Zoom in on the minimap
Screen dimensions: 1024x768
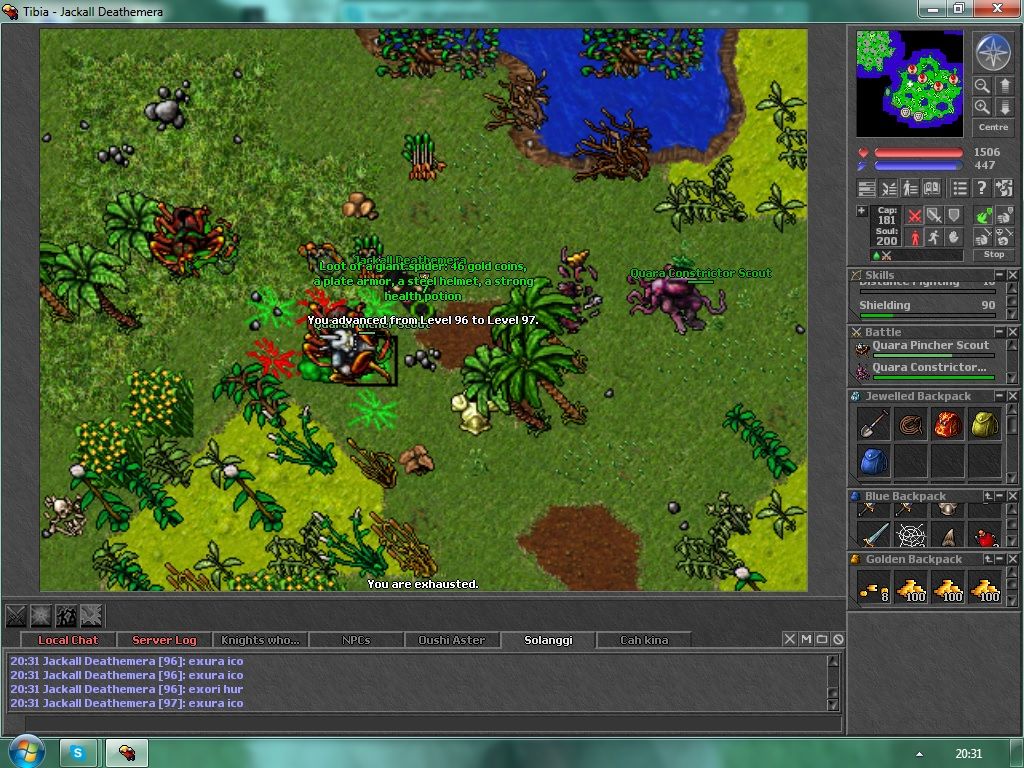(x=983, y=107)
